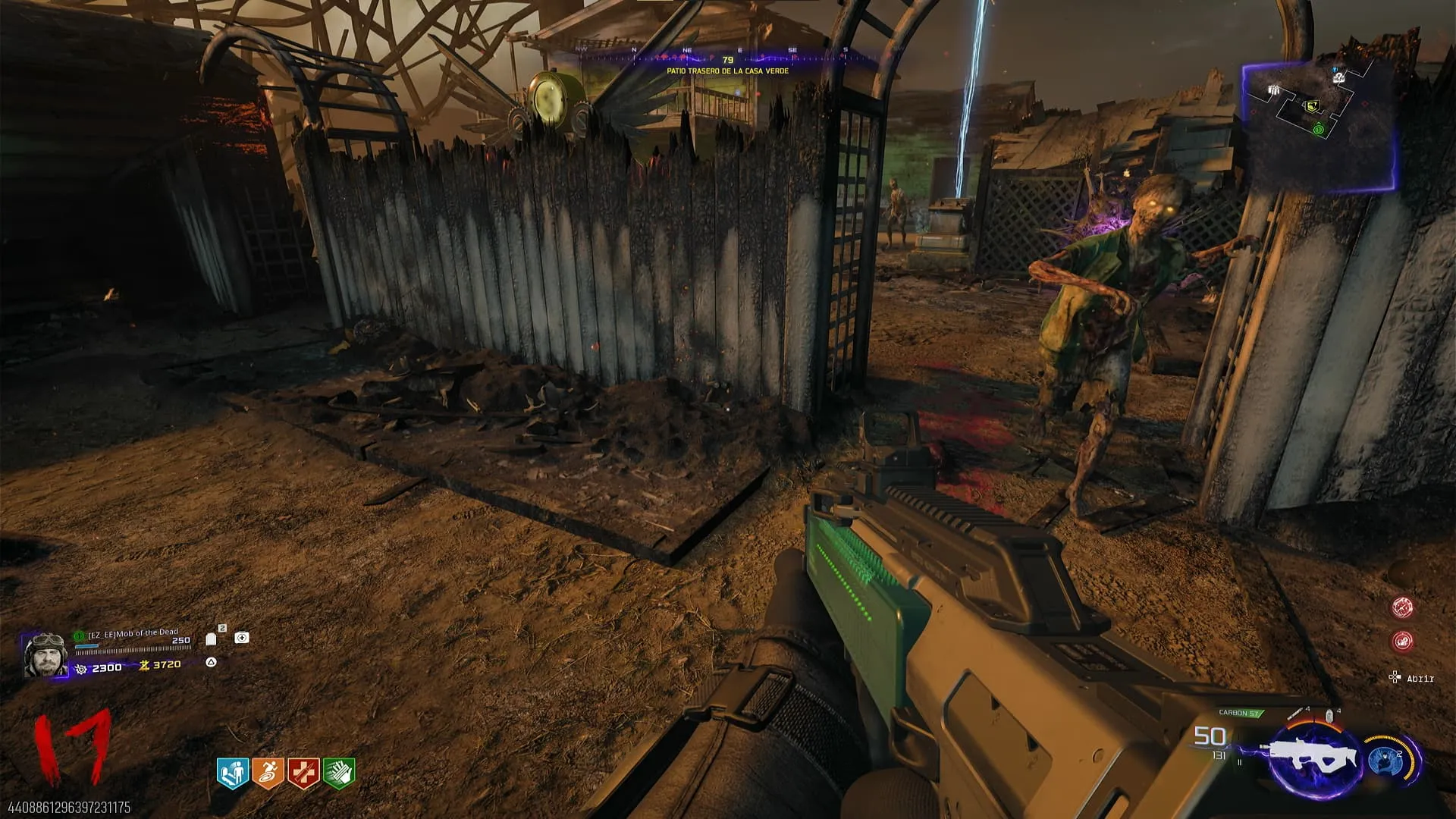Select the tactical equipment icon above weapon
The width and height of the screenshot is (1456, 819).
point(1296,714)
